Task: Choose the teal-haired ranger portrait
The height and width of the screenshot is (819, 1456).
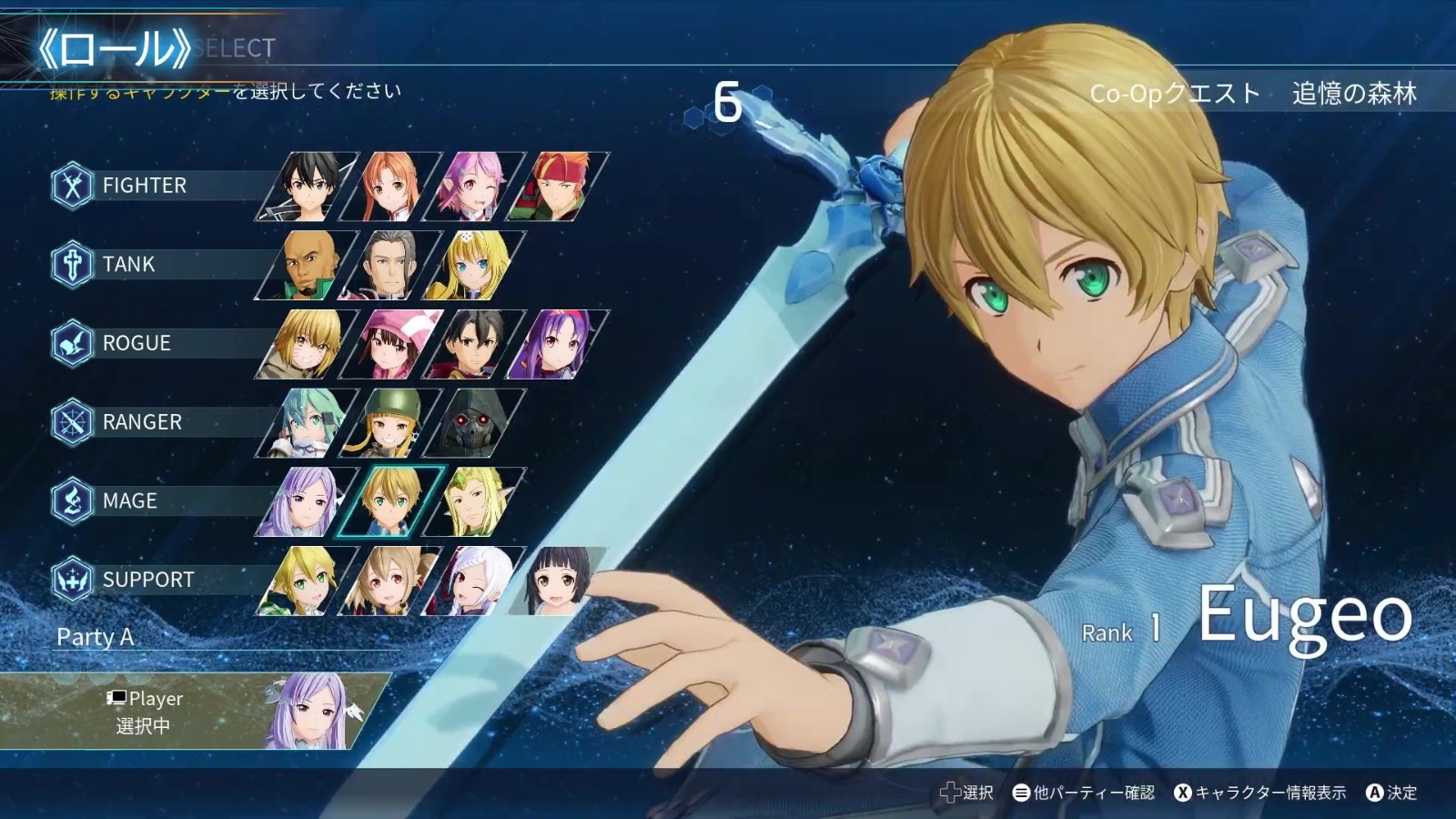Action: (x=308, y=422)
